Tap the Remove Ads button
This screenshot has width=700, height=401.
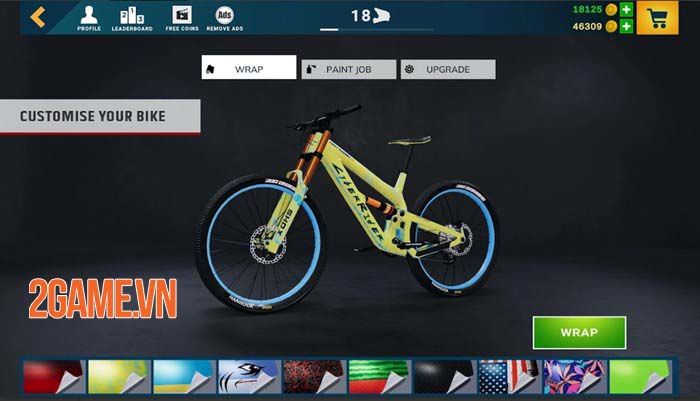225,18
